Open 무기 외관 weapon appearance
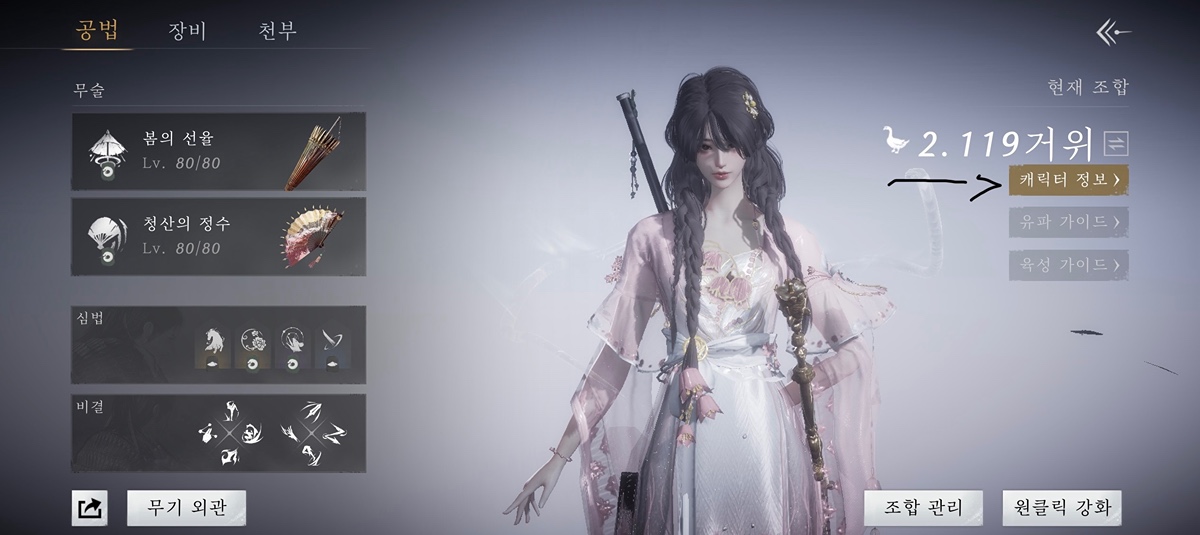1200x535 pixels. point(186,508)
